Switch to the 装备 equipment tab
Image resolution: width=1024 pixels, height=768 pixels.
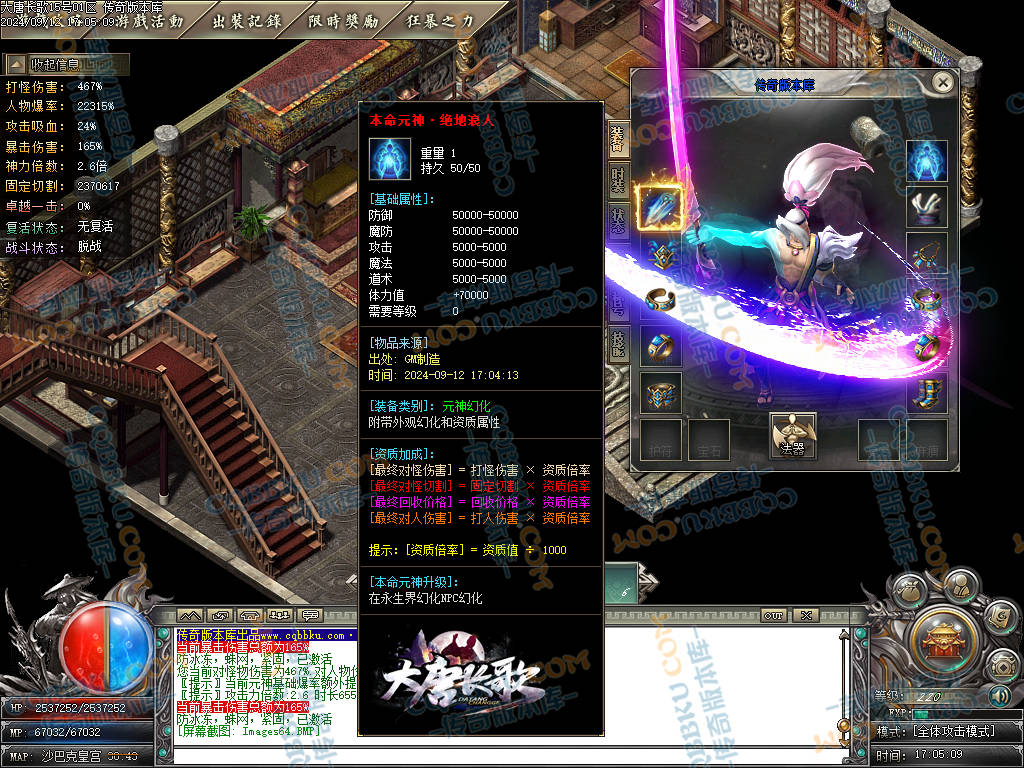[618, 140]
